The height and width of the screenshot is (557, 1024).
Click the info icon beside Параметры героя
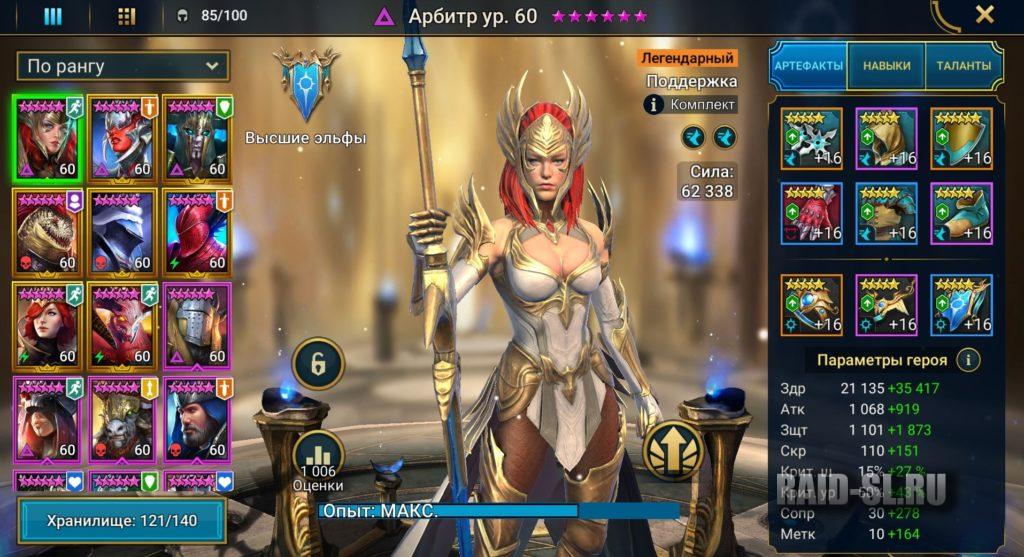(967, 360)
